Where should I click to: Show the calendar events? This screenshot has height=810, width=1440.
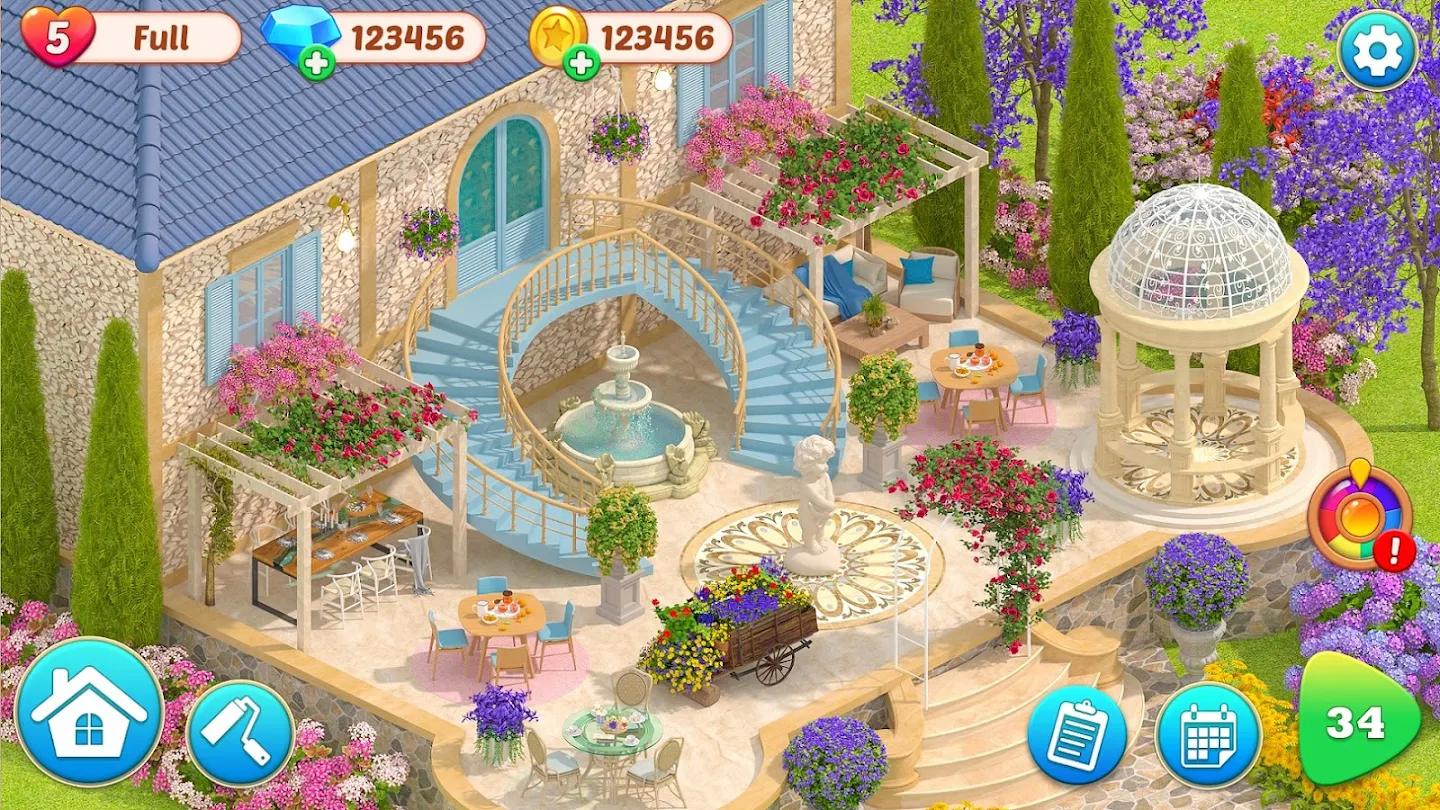point(1208,735)
